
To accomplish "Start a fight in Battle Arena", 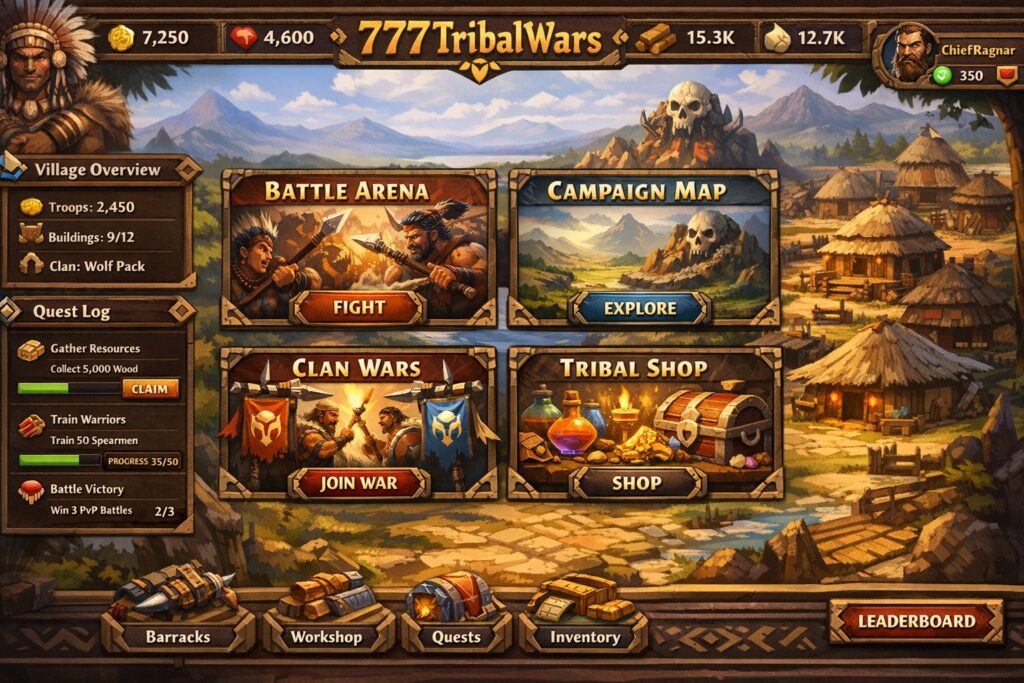I will pyautogui.click(x=357, y=307).
